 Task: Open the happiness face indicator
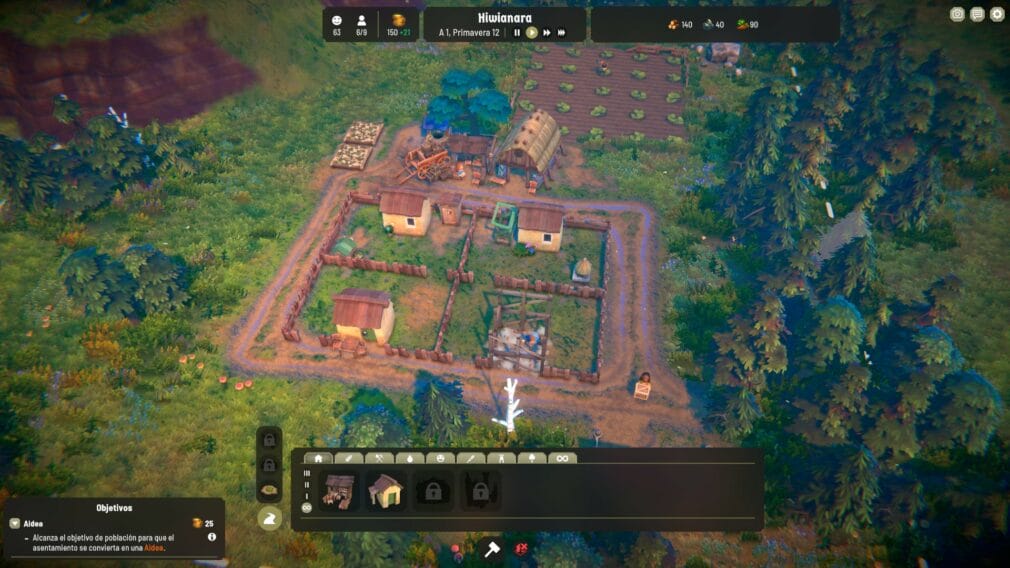tap(336, 20)
